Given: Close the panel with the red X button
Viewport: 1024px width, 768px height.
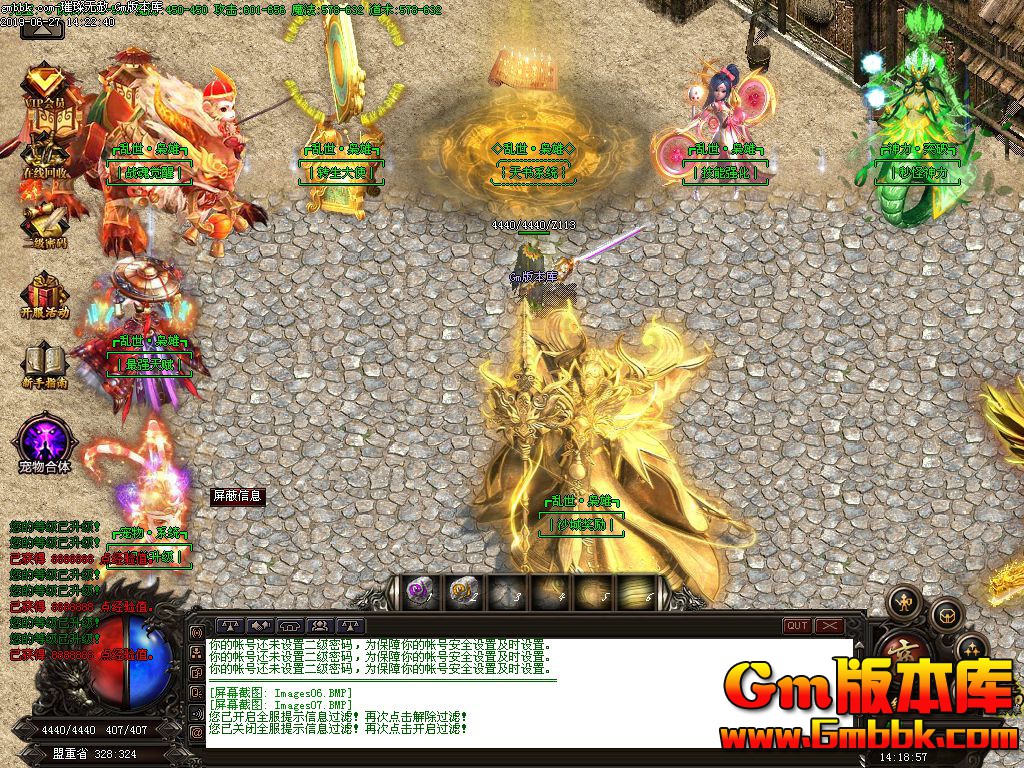Looking at the screenshot, I should [830, 626].
